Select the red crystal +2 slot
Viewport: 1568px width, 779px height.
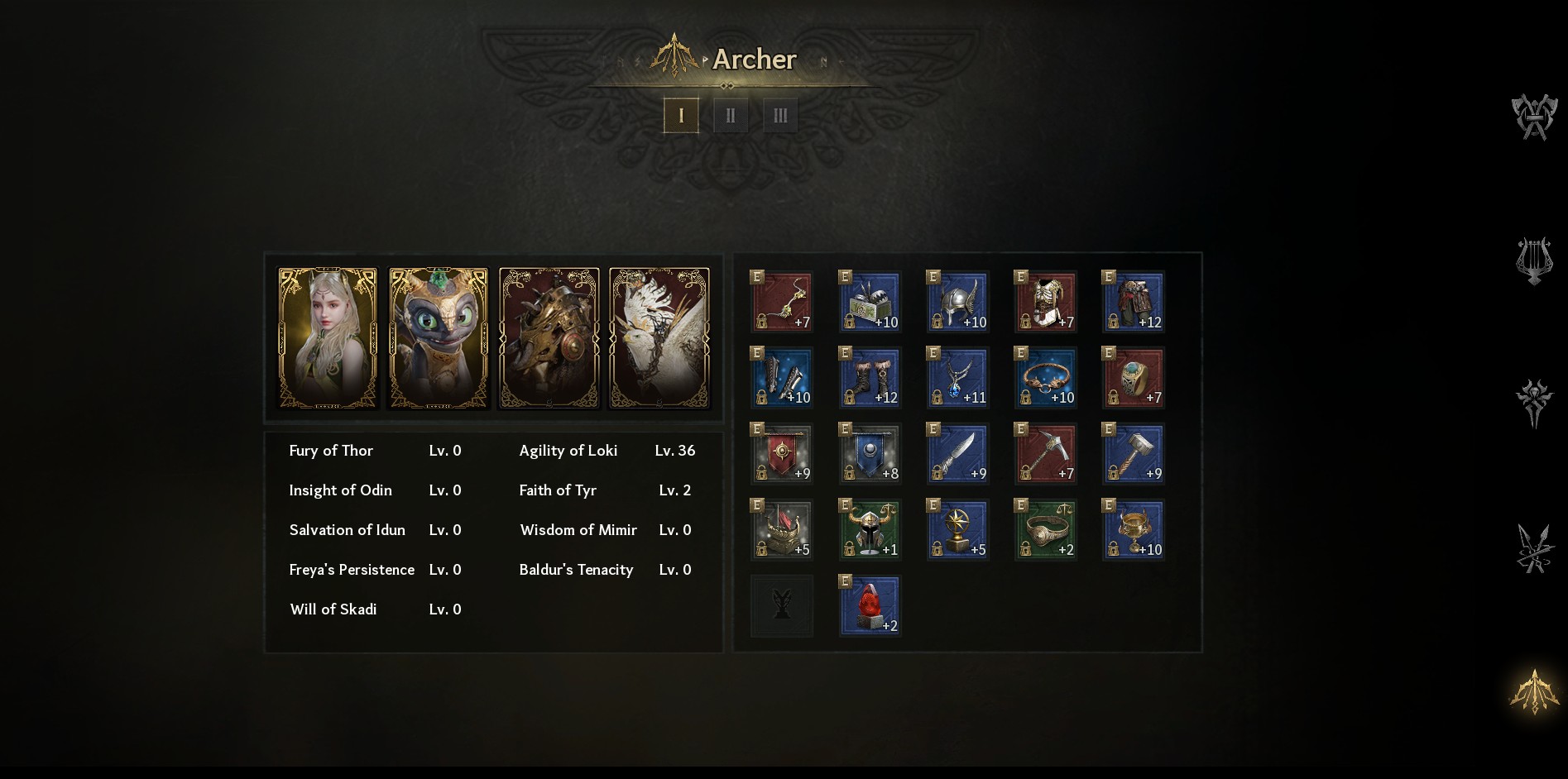tap(870, 606)
